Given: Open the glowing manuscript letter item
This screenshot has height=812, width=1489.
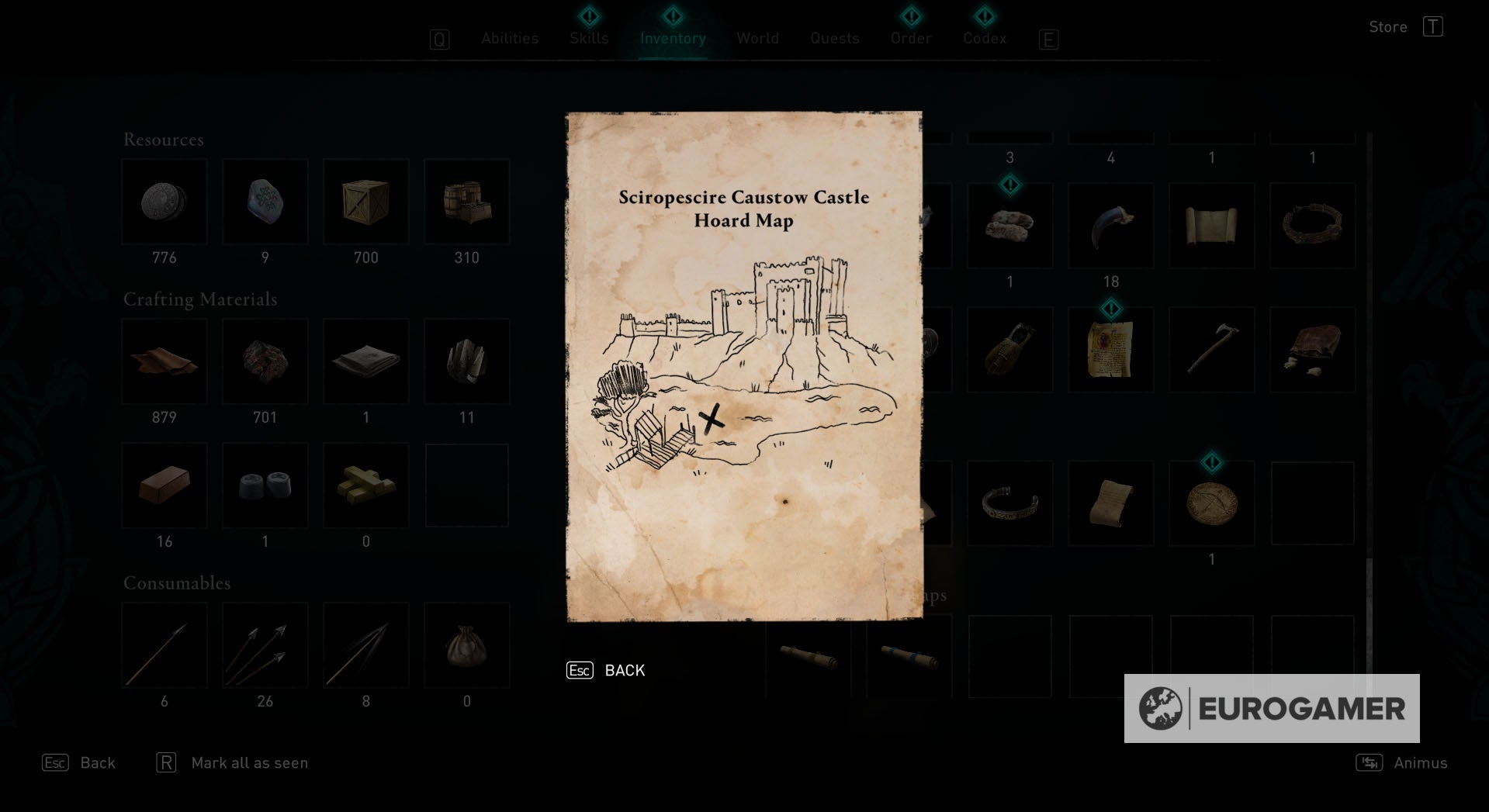Looking at the screenshot, I should pyautogui.click(x=1110, y=349).
